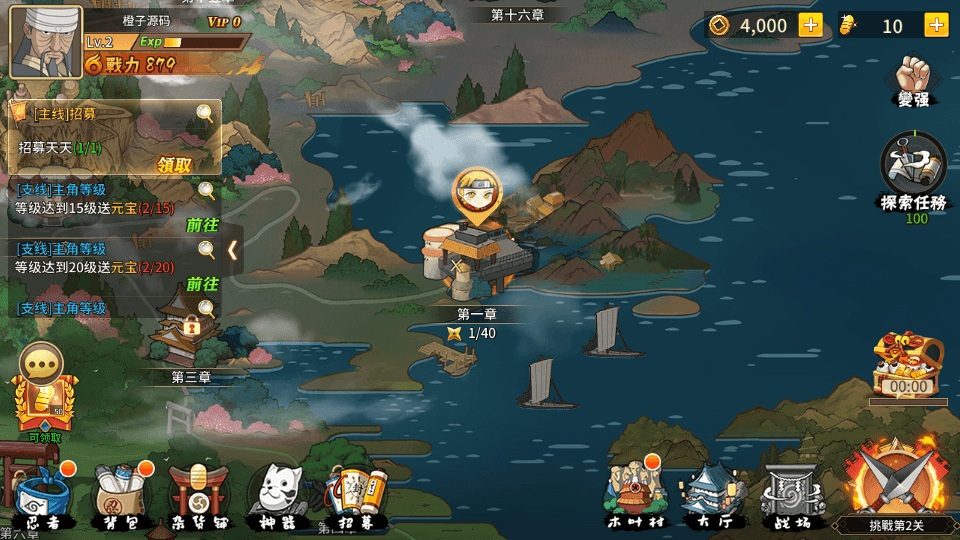Claim the 招募 main quest reward (領取)

tap(174, 165)
